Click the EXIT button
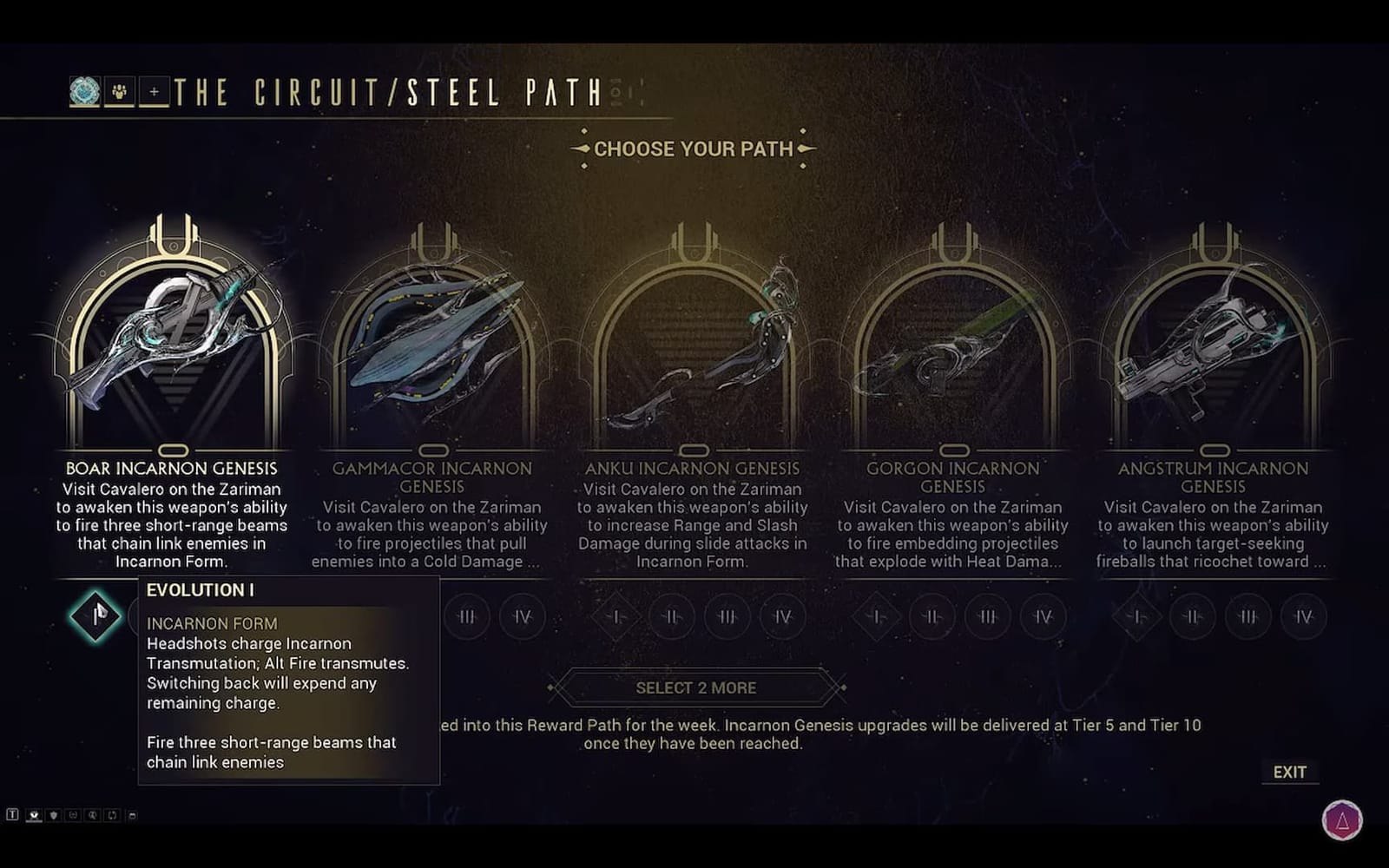 1290,771
